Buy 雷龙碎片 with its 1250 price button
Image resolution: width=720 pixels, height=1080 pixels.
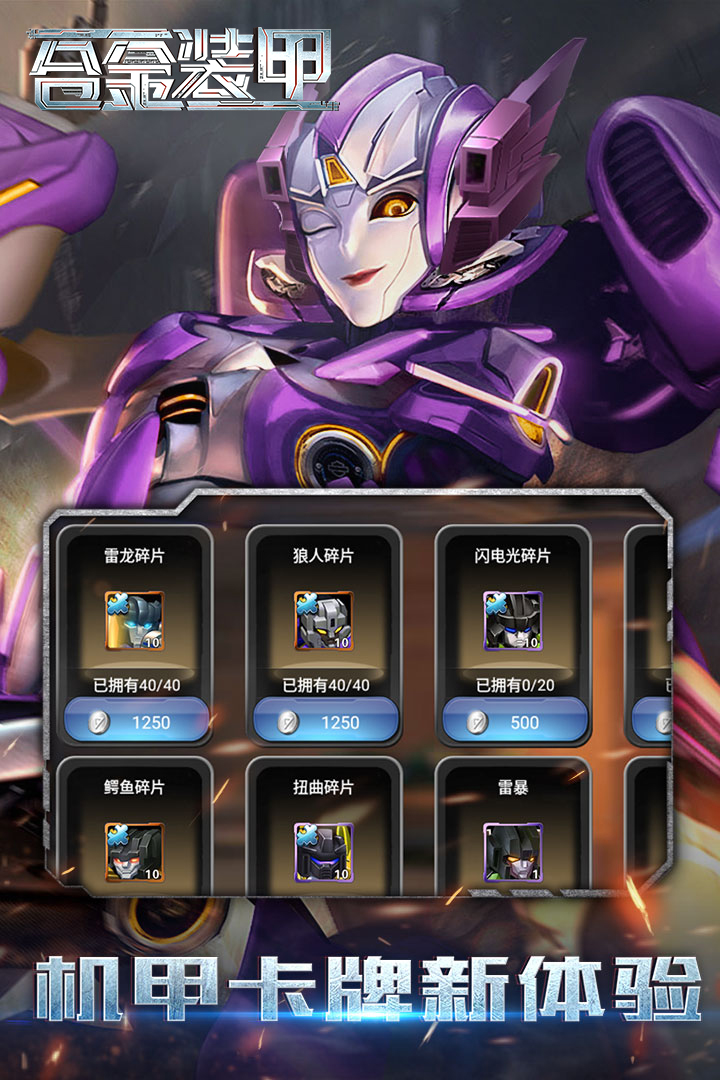click(x=136, y=722)
